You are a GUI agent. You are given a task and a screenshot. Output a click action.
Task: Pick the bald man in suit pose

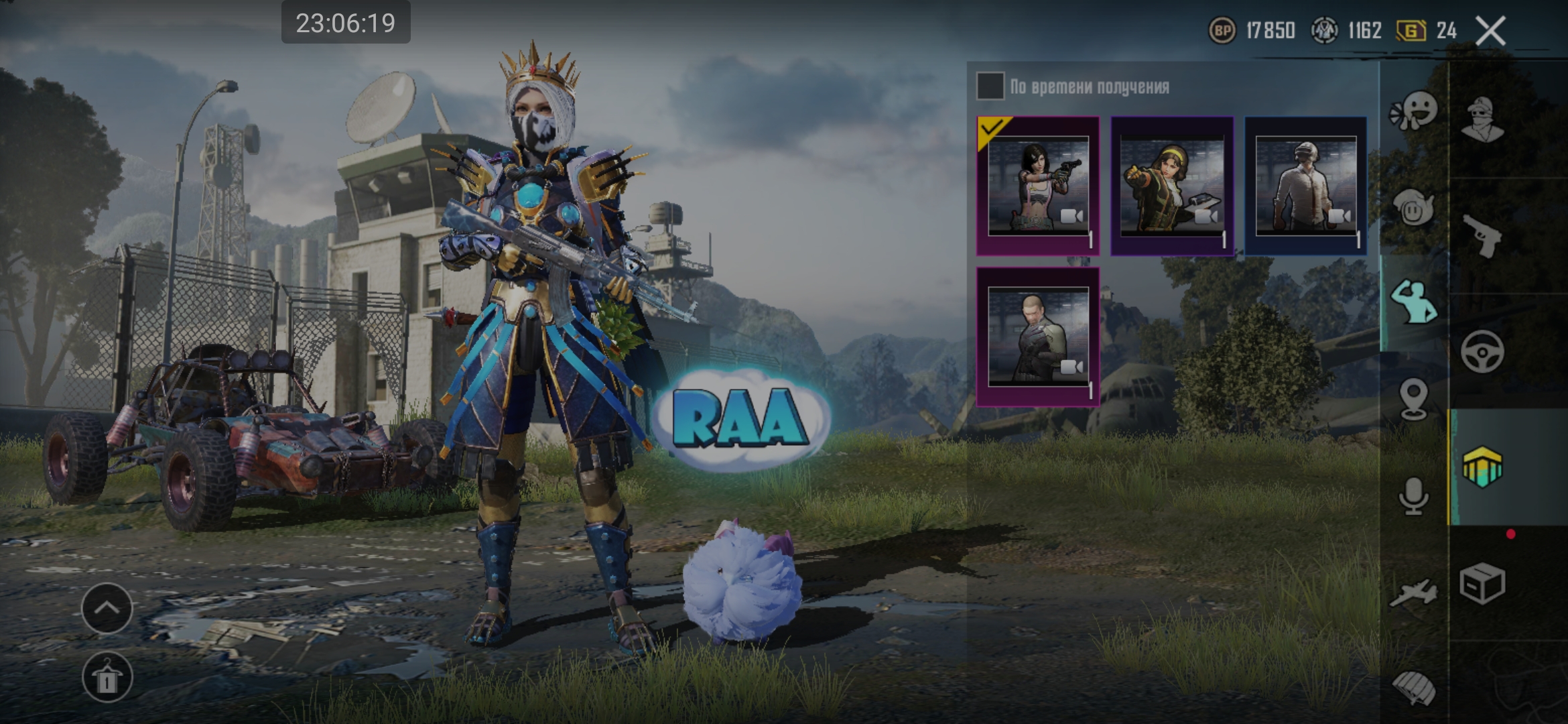[1038, 337]
